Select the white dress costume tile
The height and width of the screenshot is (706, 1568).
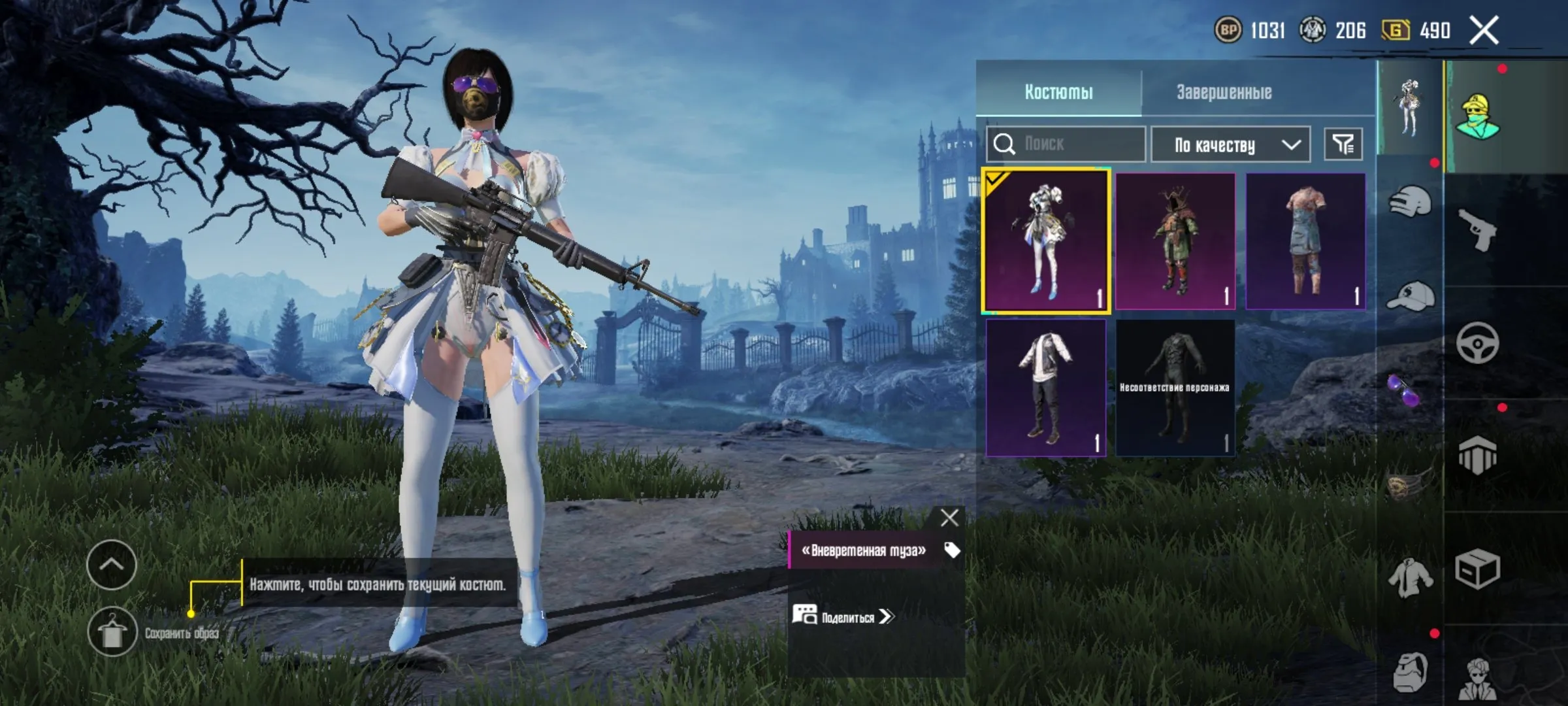tap(1045, 241)
